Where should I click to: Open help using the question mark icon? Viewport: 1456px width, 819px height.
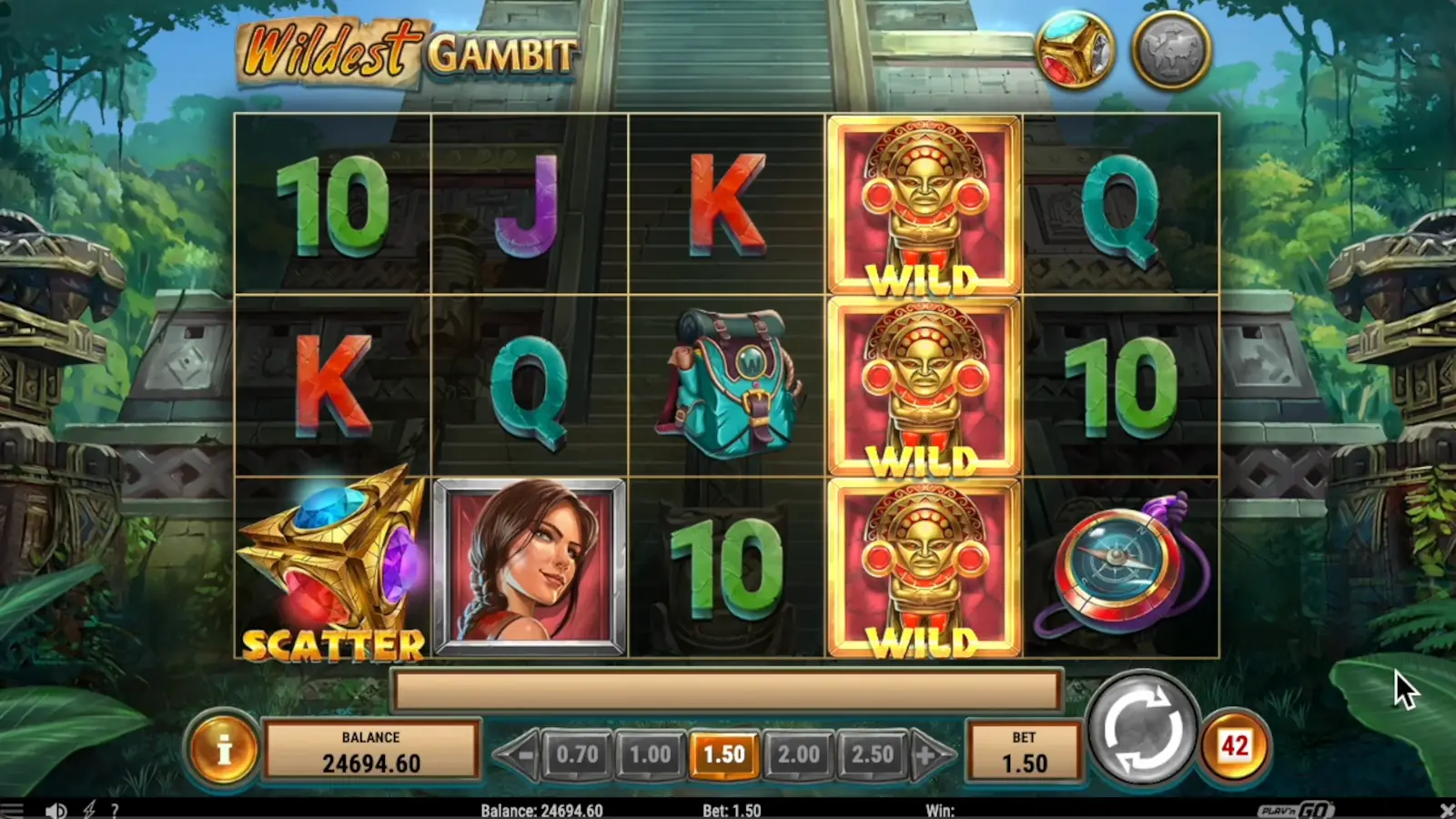(114, 809)
